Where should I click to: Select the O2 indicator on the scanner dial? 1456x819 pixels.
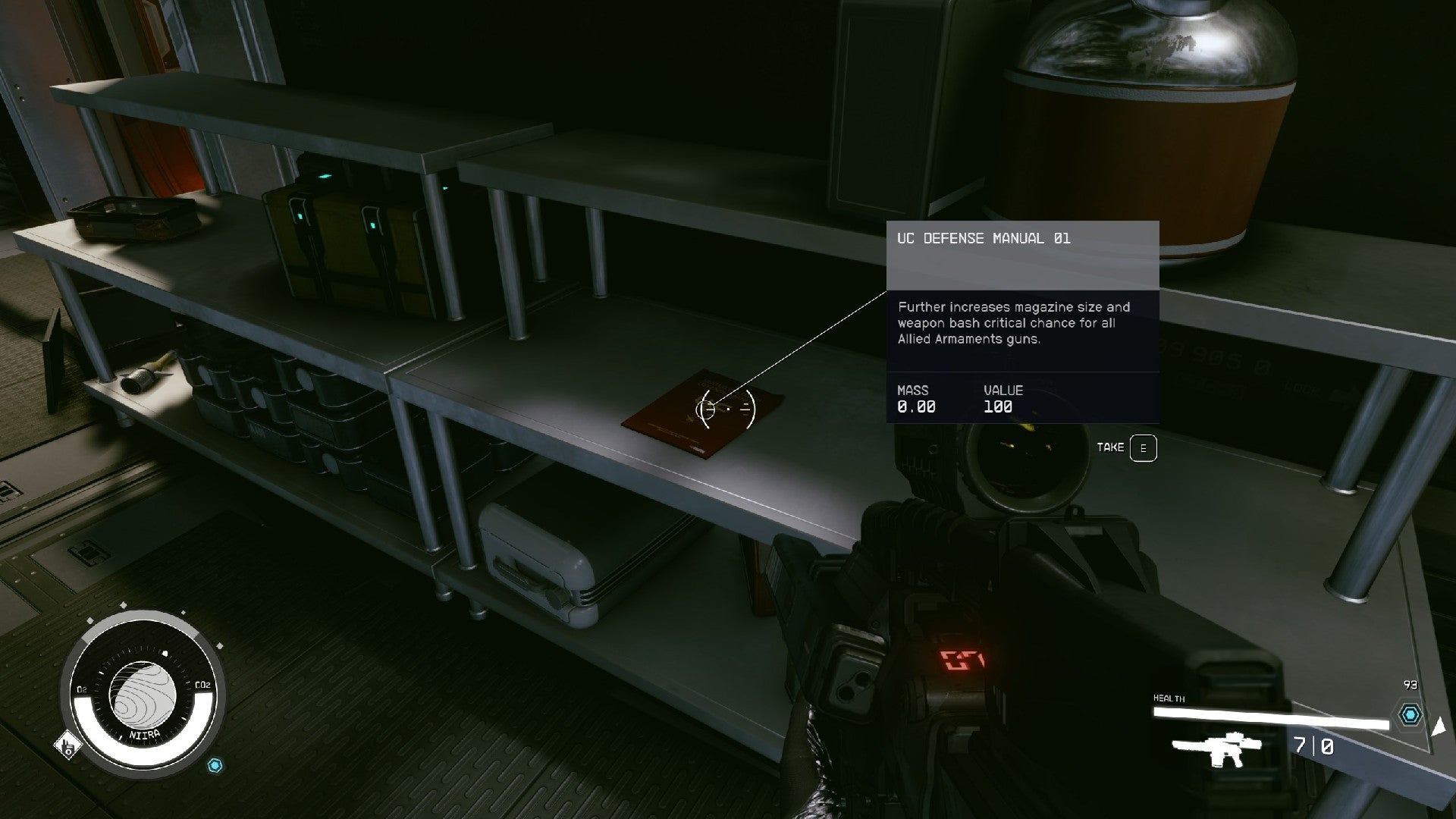80,690
